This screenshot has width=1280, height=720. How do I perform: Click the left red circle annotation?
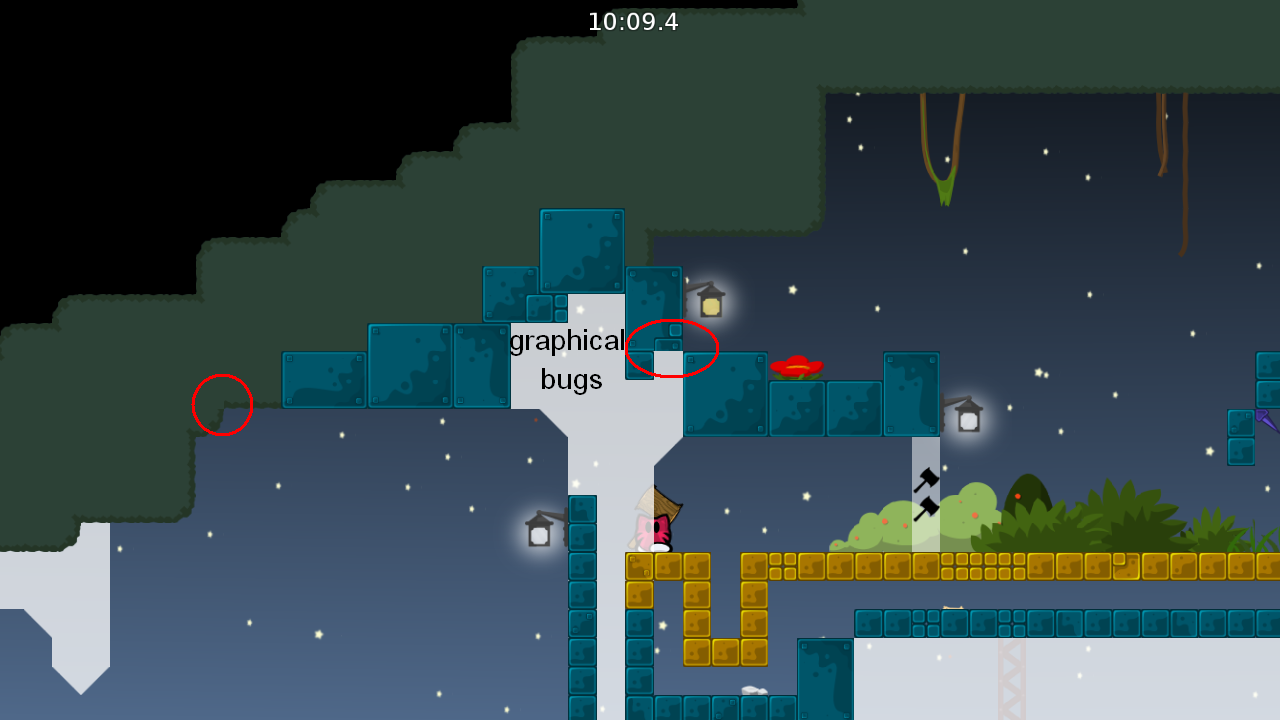[222, 404]
